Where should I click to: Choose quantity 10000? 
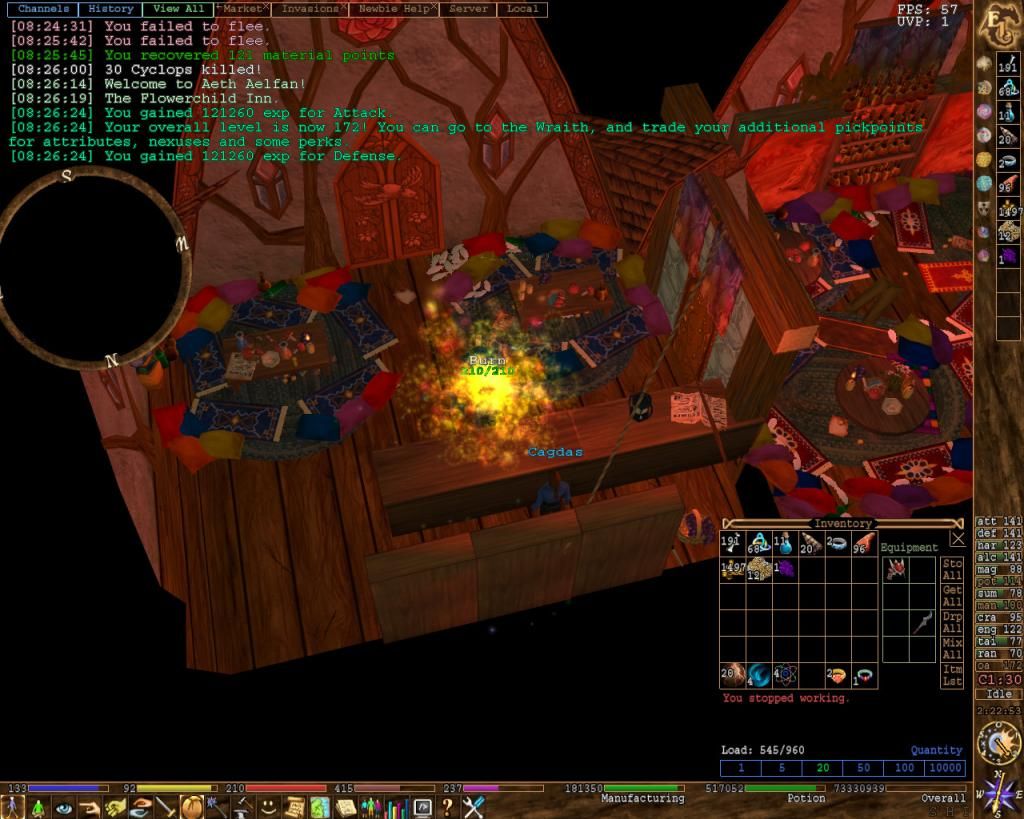coord(945,768)
